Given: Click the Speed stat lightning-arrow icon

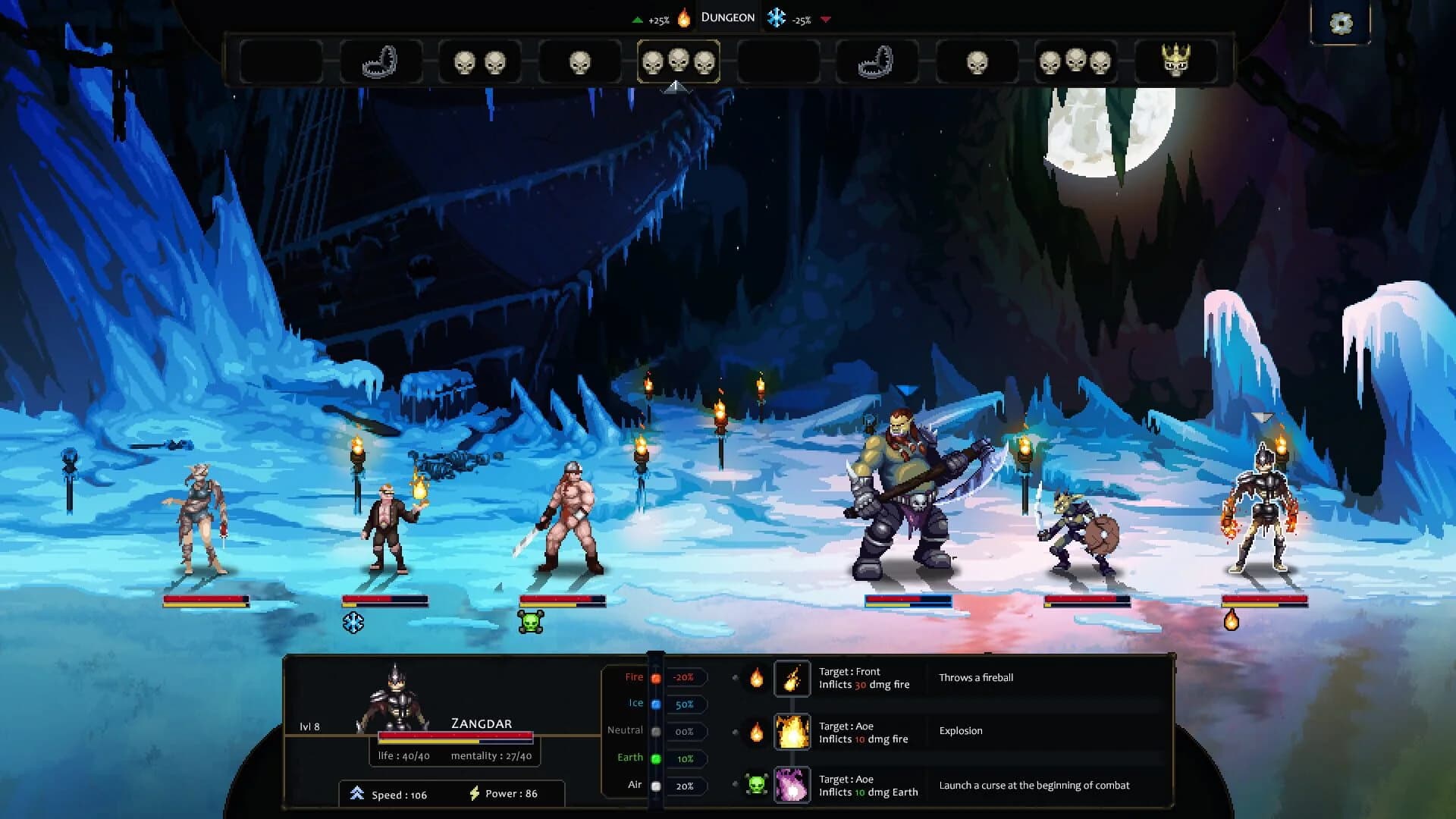Looking at the screenshot, I should click(x=357, y=794).
